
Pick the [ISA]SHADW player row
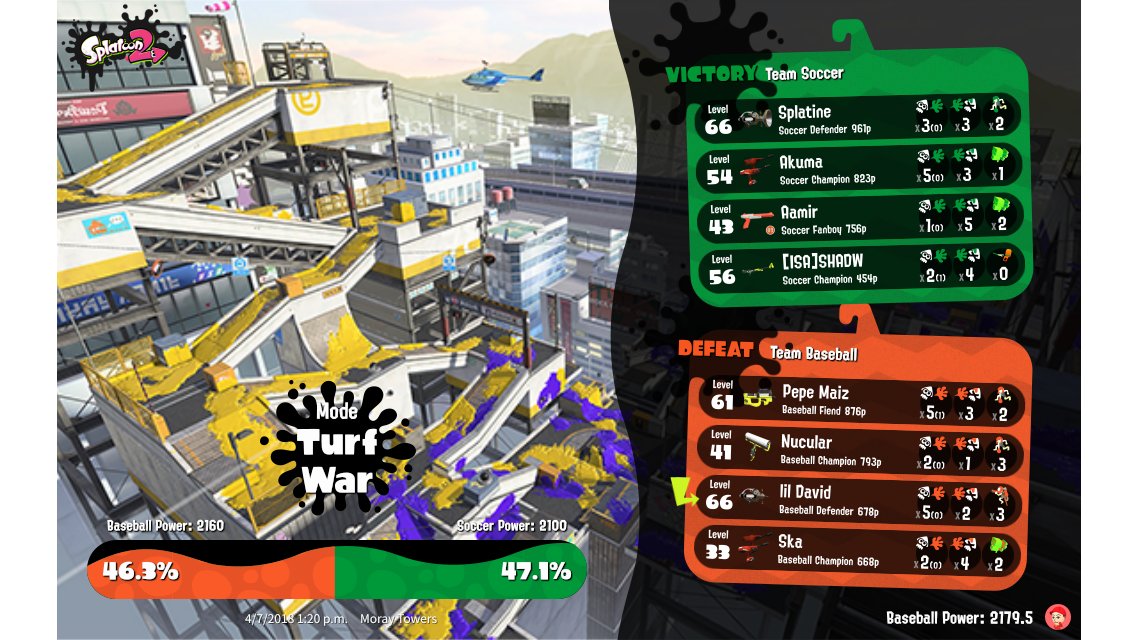860,267
